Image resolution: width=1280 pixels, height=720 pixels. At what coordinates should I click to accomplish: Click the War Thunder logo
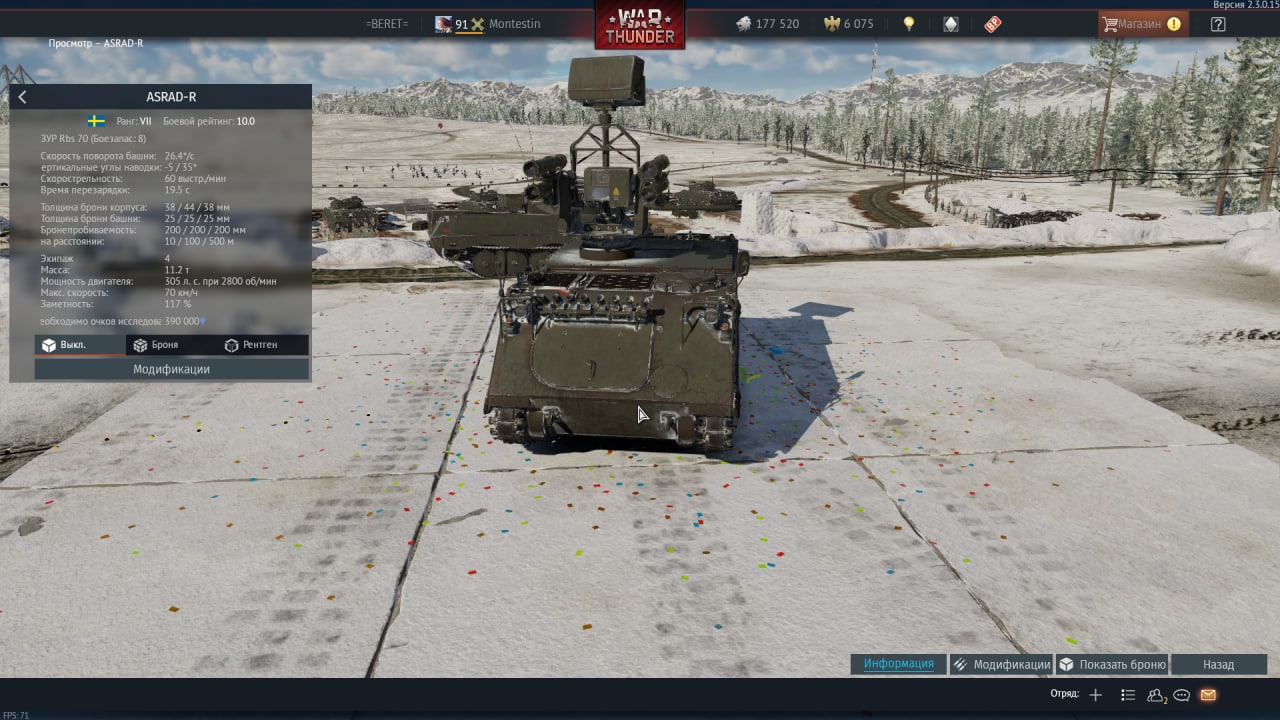click(640, 24)
